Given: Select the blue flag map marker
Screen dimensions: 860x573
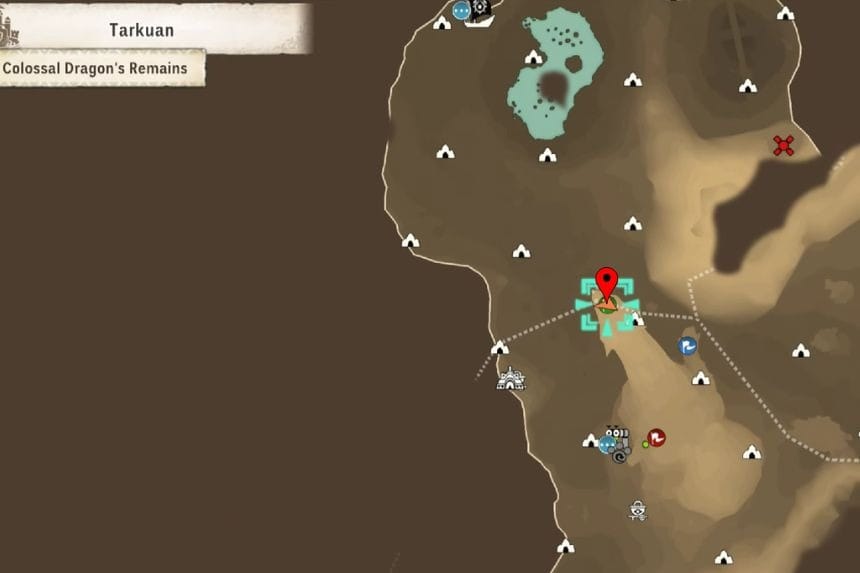Looking at the screenshot, I should click(x=688, y=346).
